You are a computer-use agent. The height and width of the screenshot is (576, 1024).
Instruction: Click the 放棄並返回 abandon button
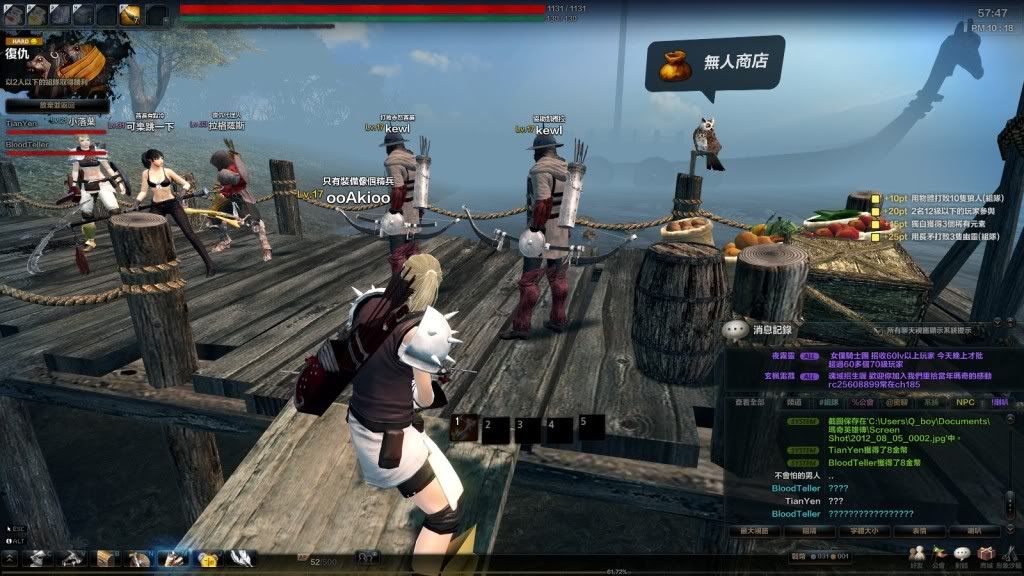point(43,104)
